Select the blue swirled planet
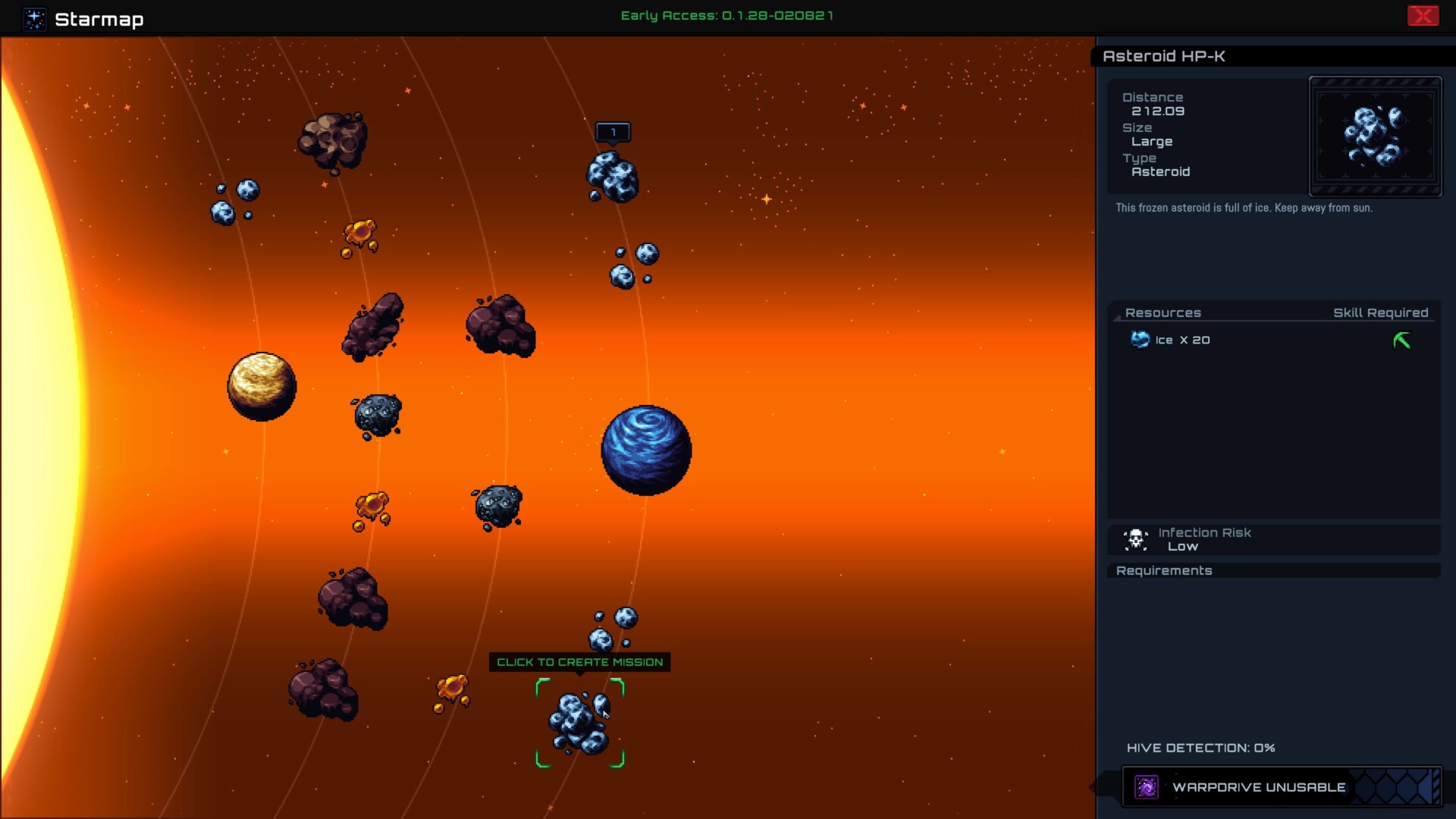 [646, 450]
